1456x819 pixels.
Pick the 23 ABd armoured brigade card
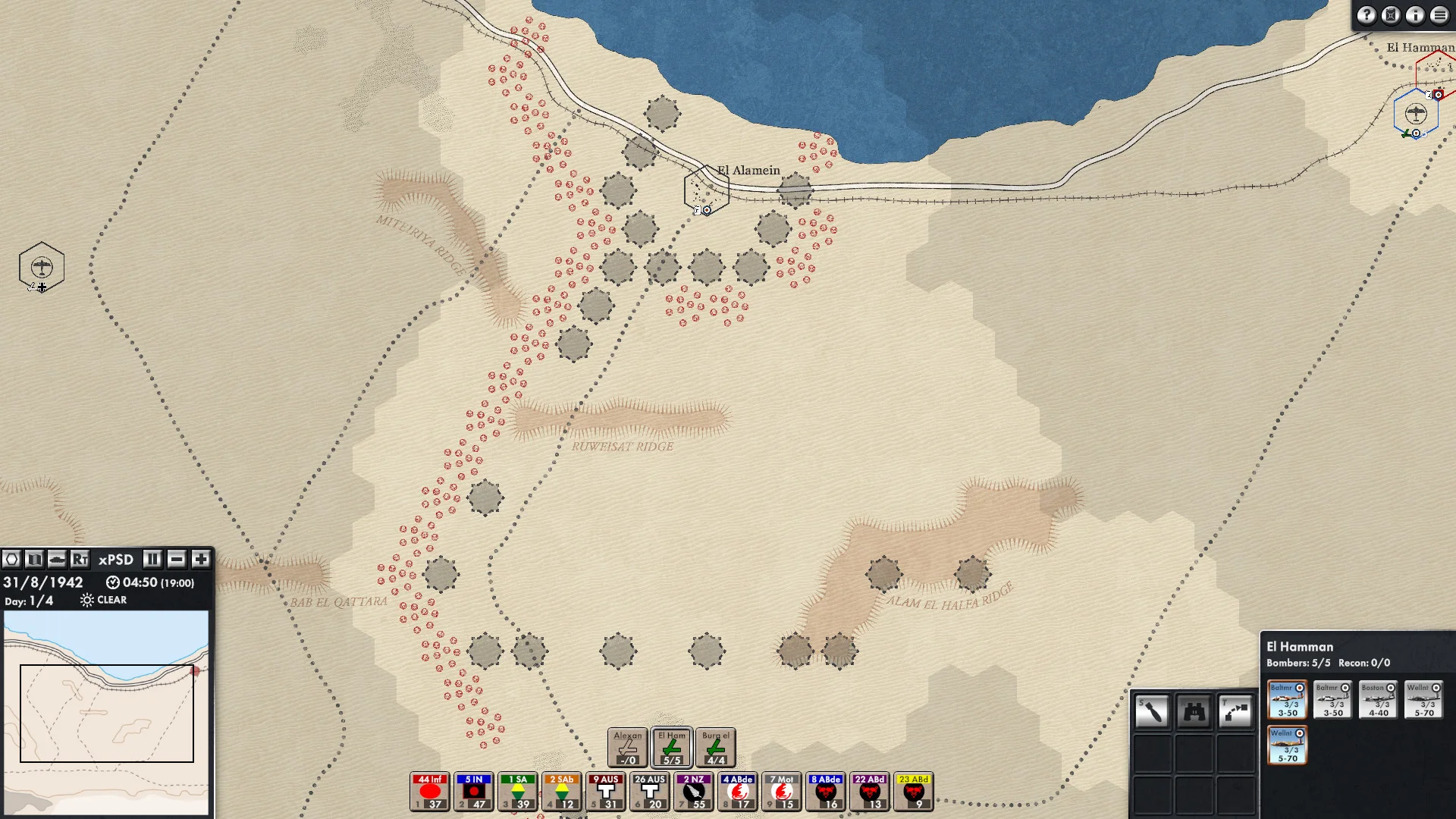coord(914,792)
